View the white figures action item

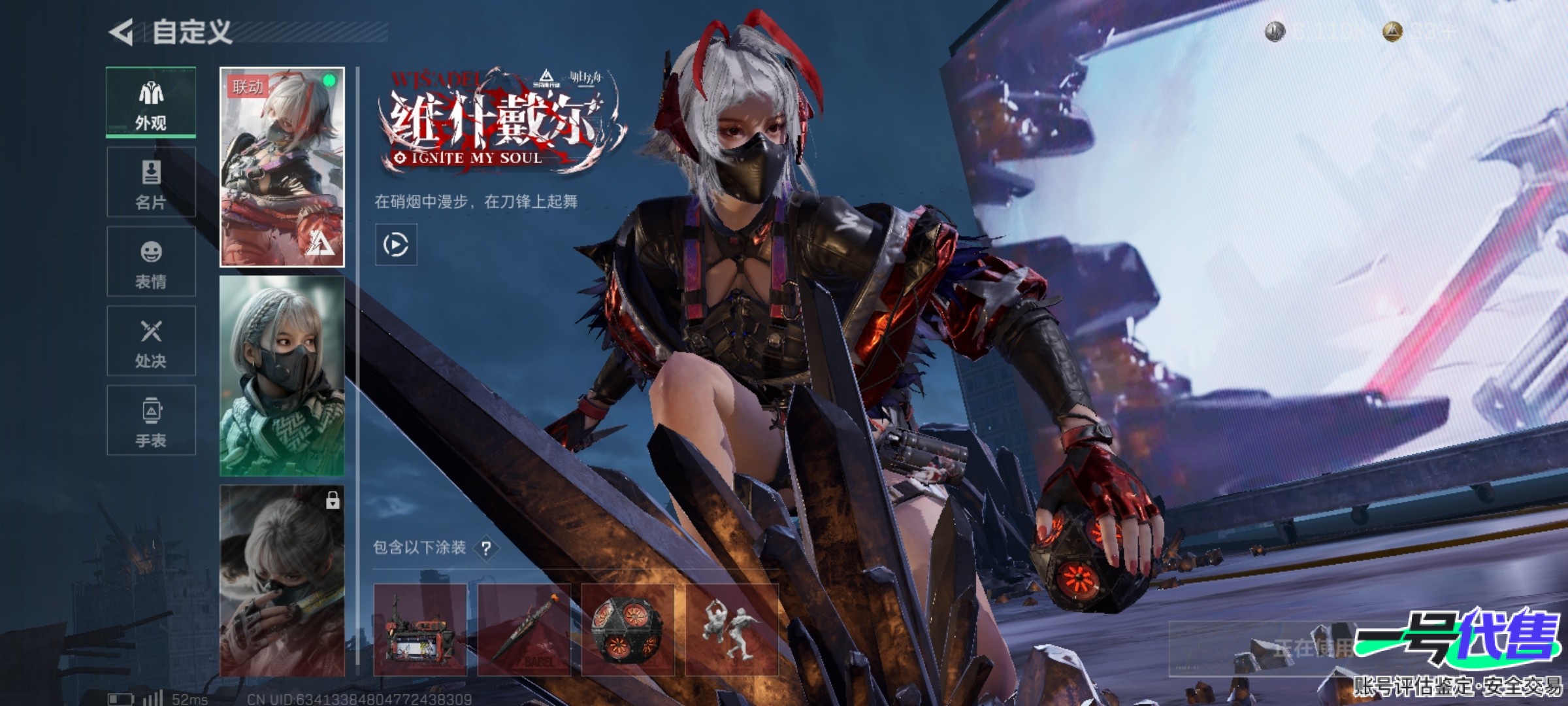pyautogui.click(x=731, y=630)
